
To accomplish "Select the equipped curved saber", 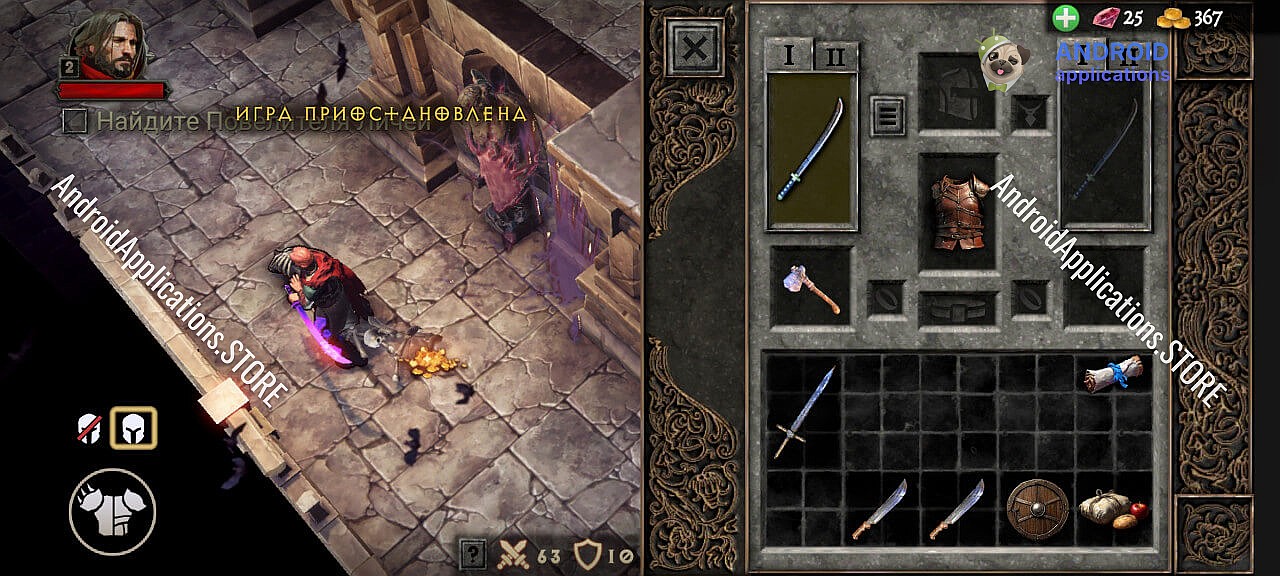I will point(811,151).
